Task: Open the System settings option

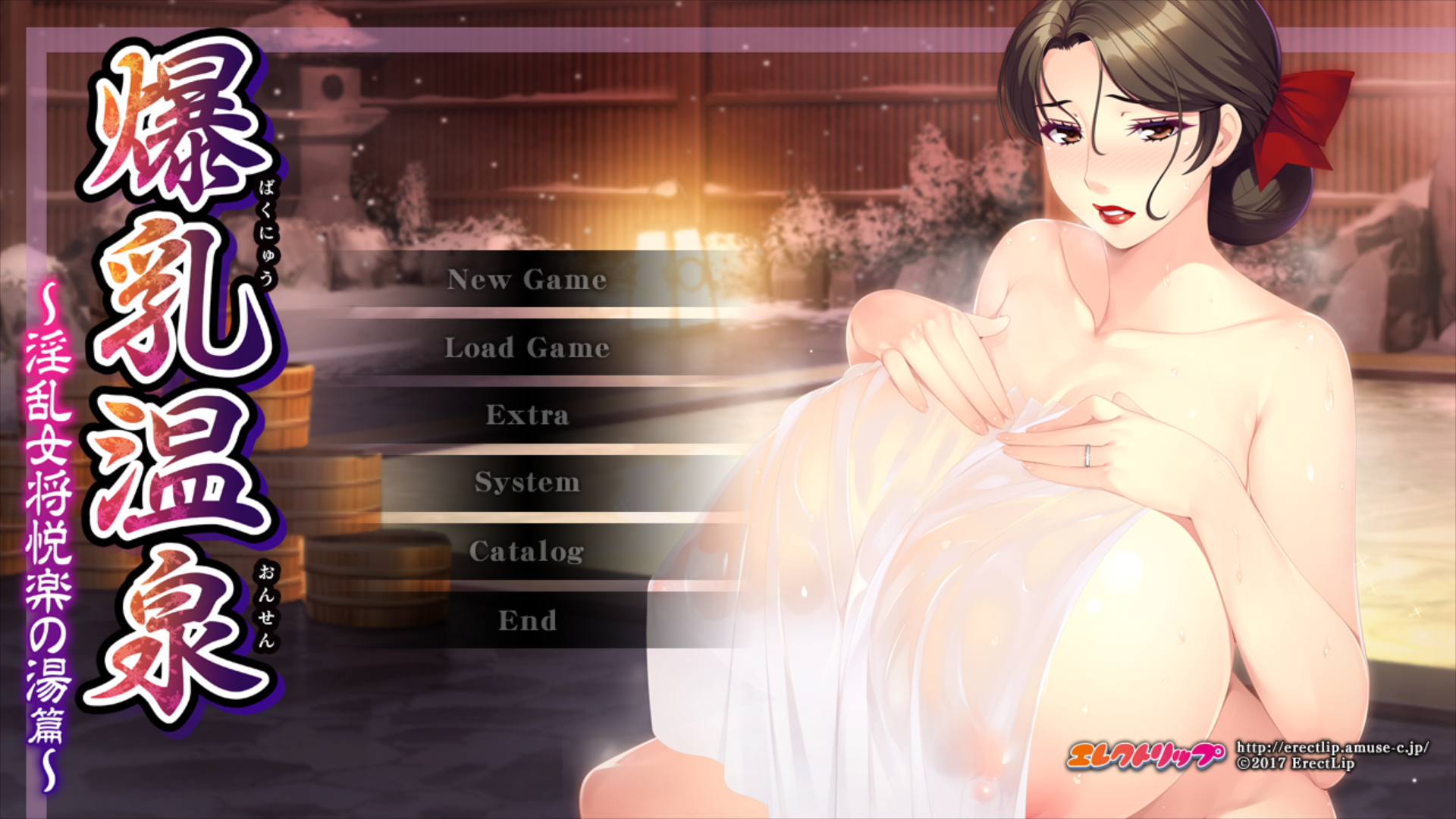Action: tap(526, 483)
